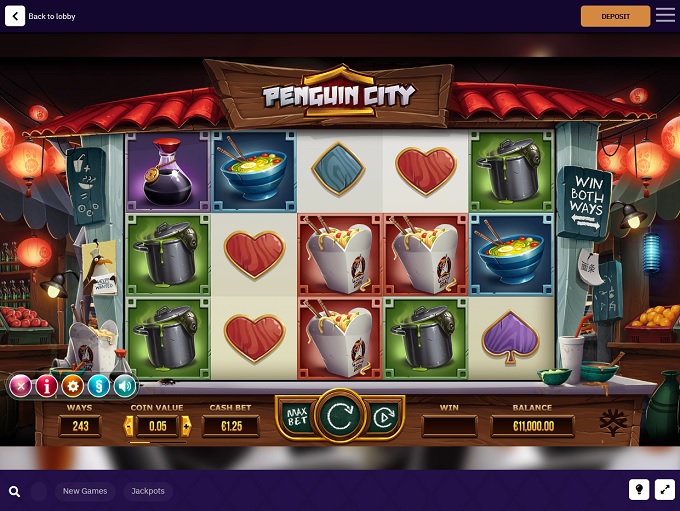The width and height of the screenshot is (680, 511).
Task: Open game settings via the orange gear icon
Action: (x=72, y=386)
